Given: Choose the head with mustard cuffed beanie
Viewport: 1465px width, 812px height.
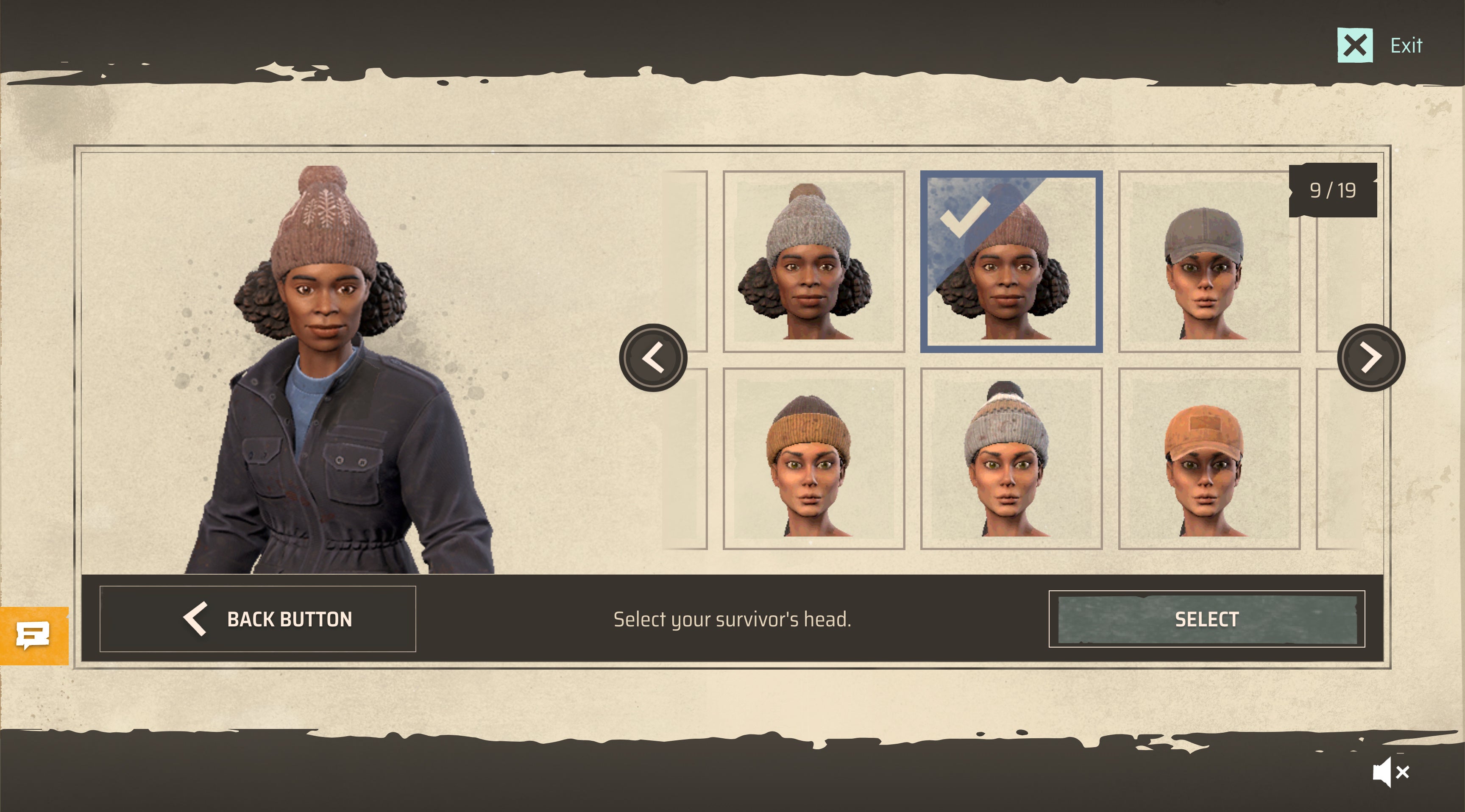Looking at the screenshot, I should coord(813,459).
